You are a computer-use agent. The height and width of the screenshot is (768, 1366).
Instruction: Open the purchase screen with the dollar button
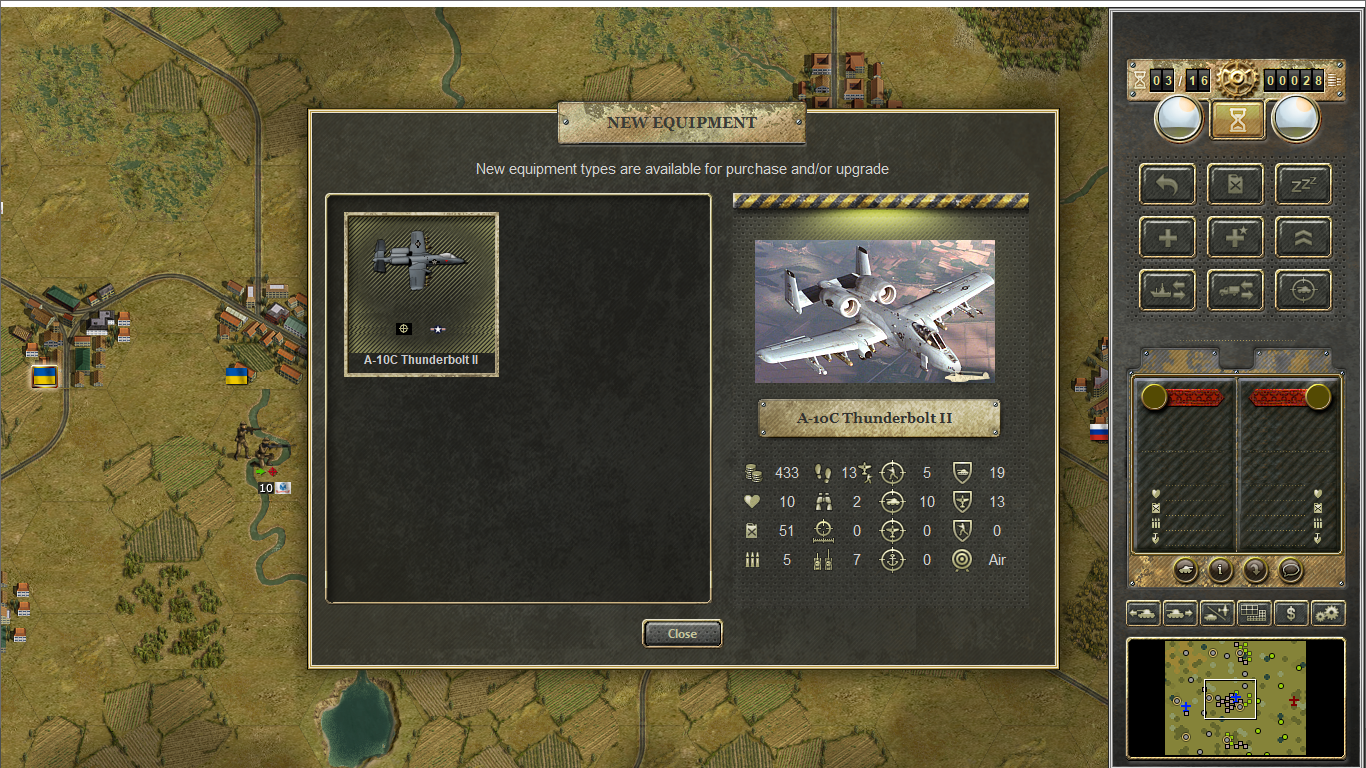(x=1291, y=613)
